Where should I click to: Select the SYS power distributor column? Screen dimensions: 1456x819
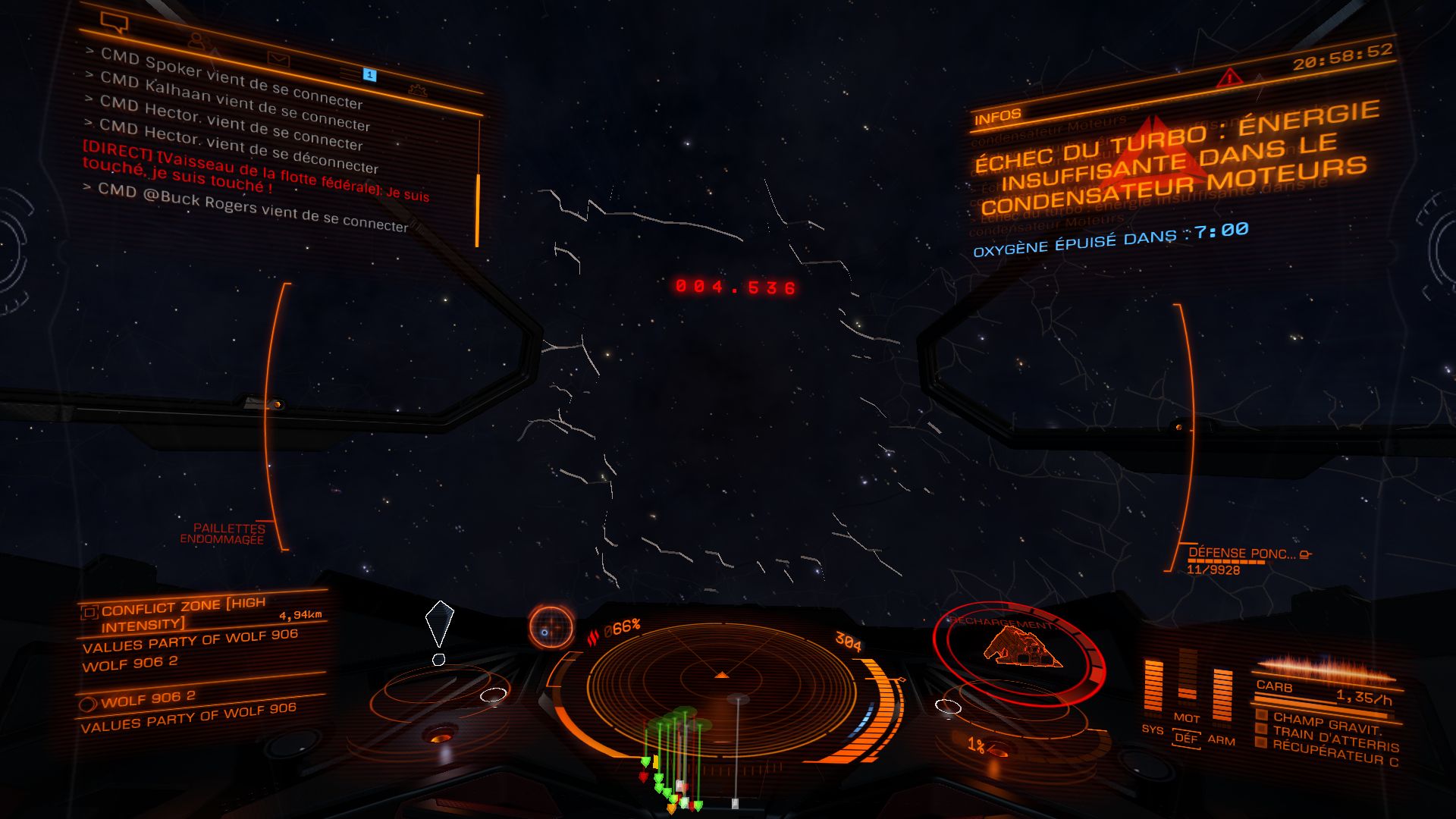tap(1153, 690)
